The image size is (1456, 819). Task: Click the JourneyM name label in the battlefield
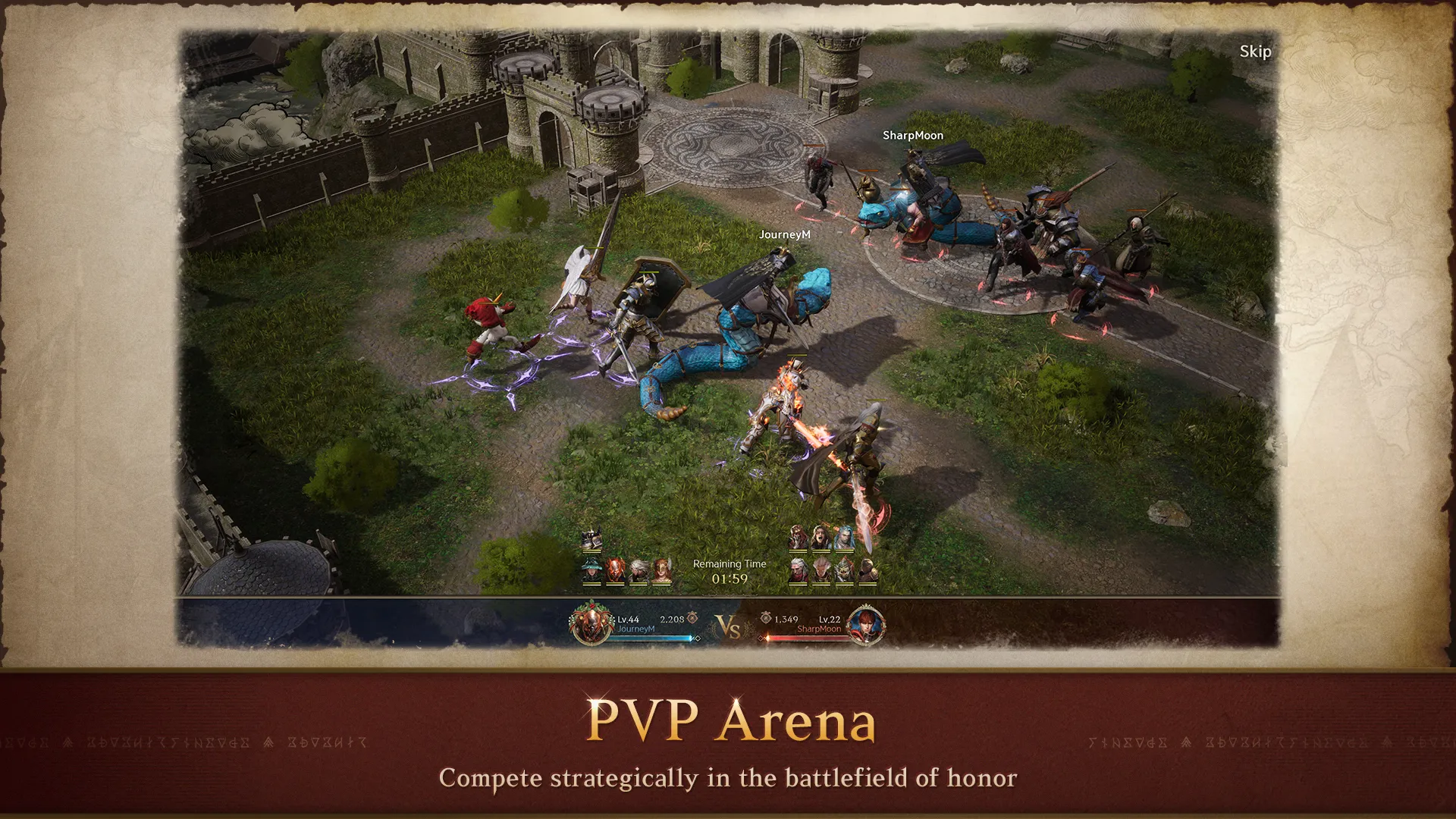[784, 234]
